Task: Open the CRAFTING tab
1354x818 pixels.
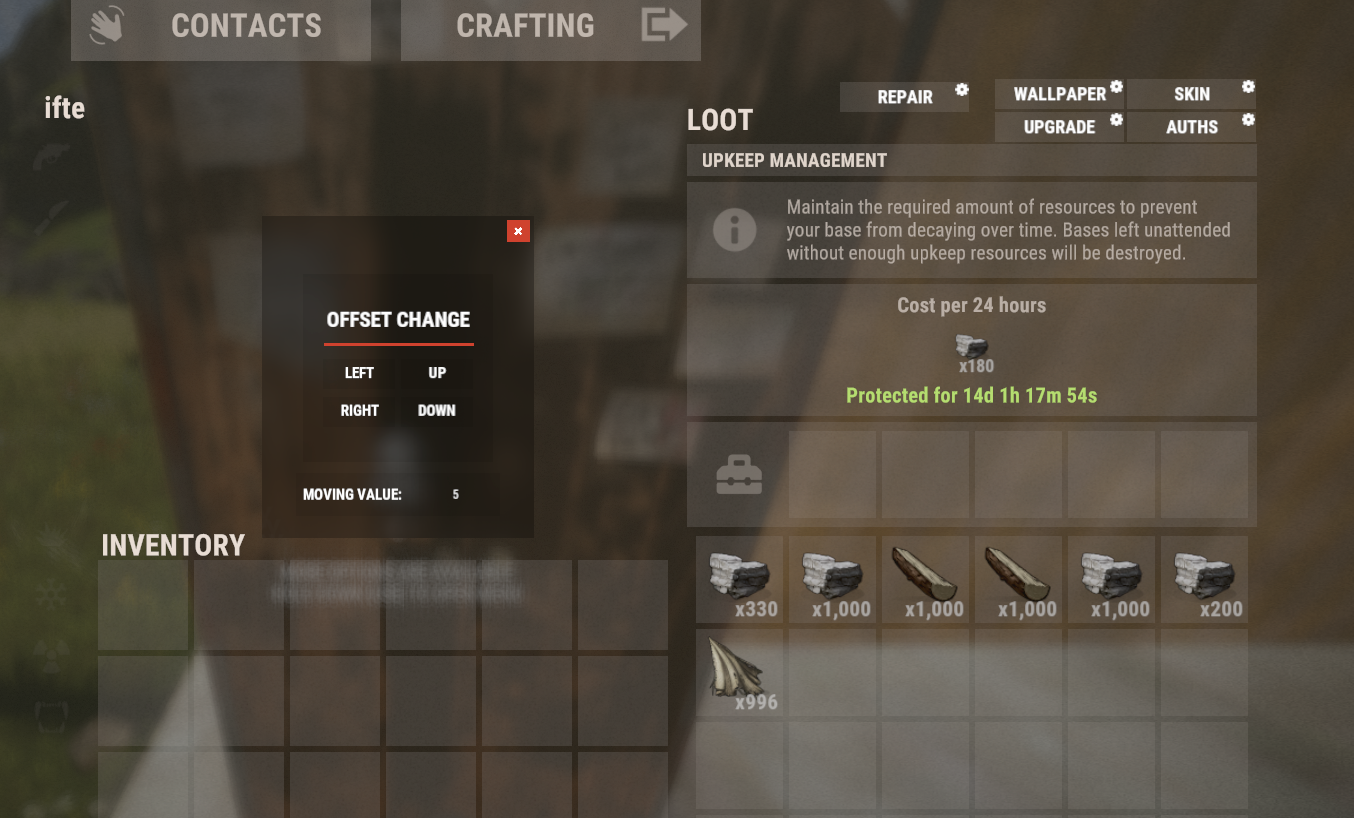Action: [x=526, y=25]
